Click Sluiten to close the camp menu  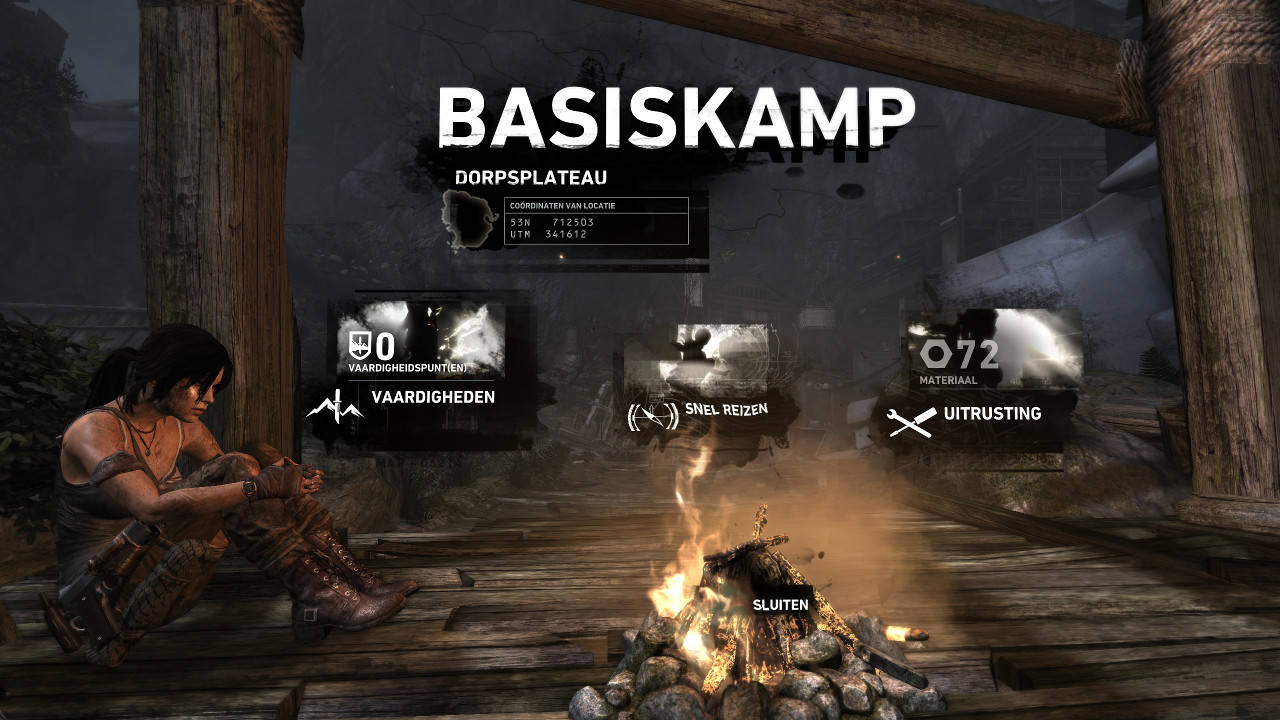pyautogui.click(x=781, y=604)
